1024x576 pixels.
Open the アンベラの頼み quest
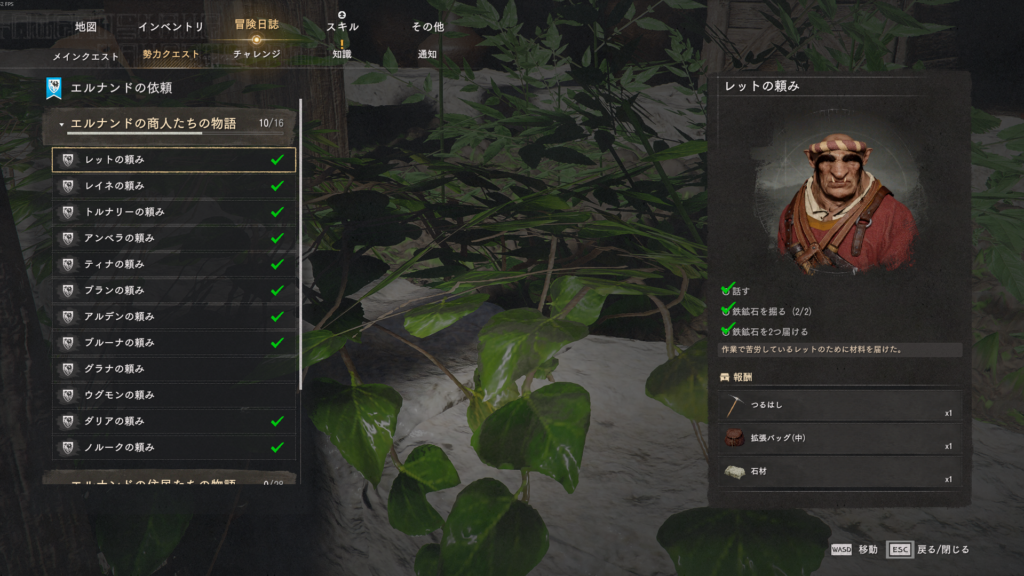pos(173,238)
